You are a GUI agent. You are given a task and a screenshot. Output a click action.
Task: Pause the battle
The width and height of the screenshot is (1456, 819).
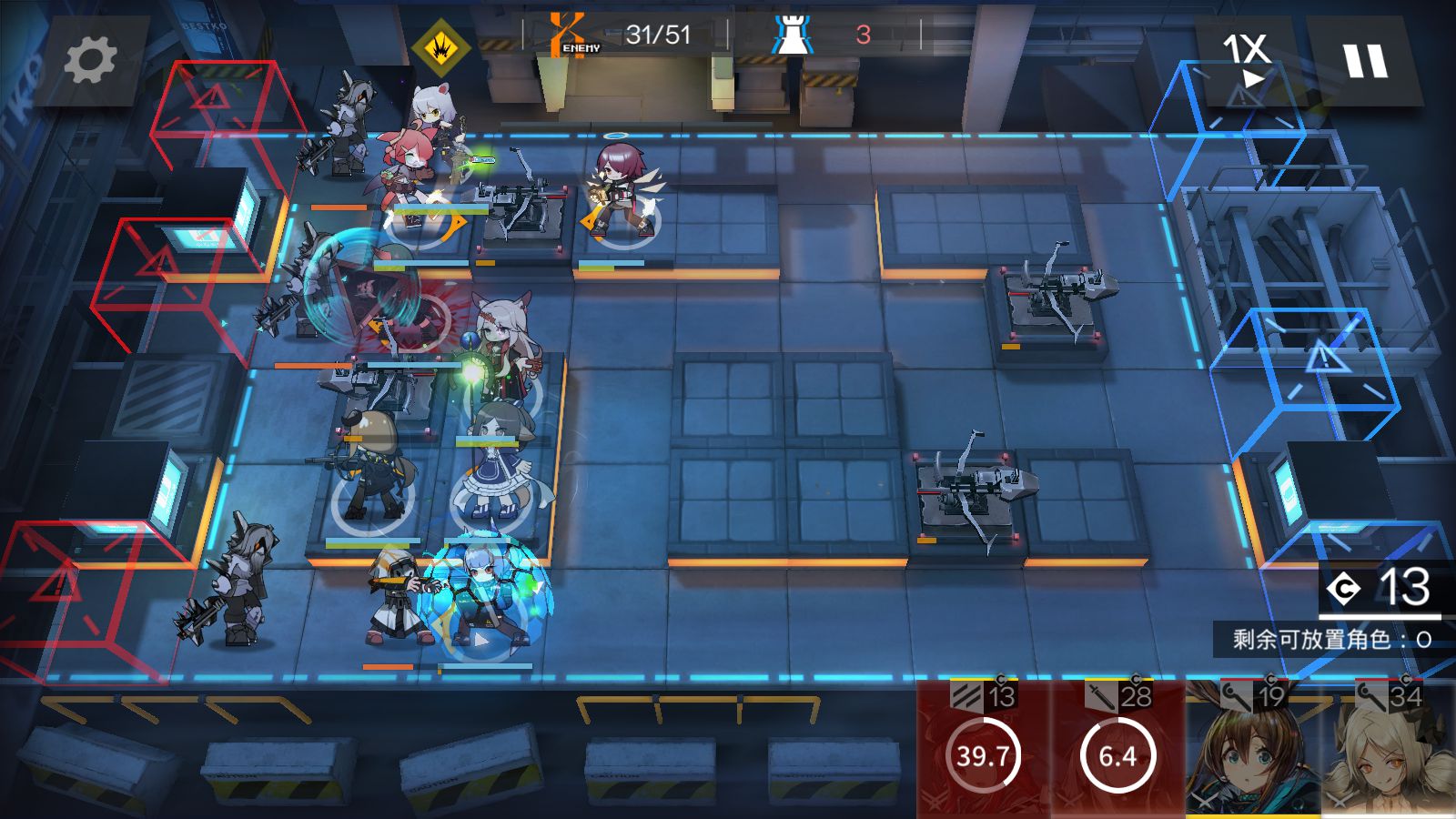click(1365, 61)
